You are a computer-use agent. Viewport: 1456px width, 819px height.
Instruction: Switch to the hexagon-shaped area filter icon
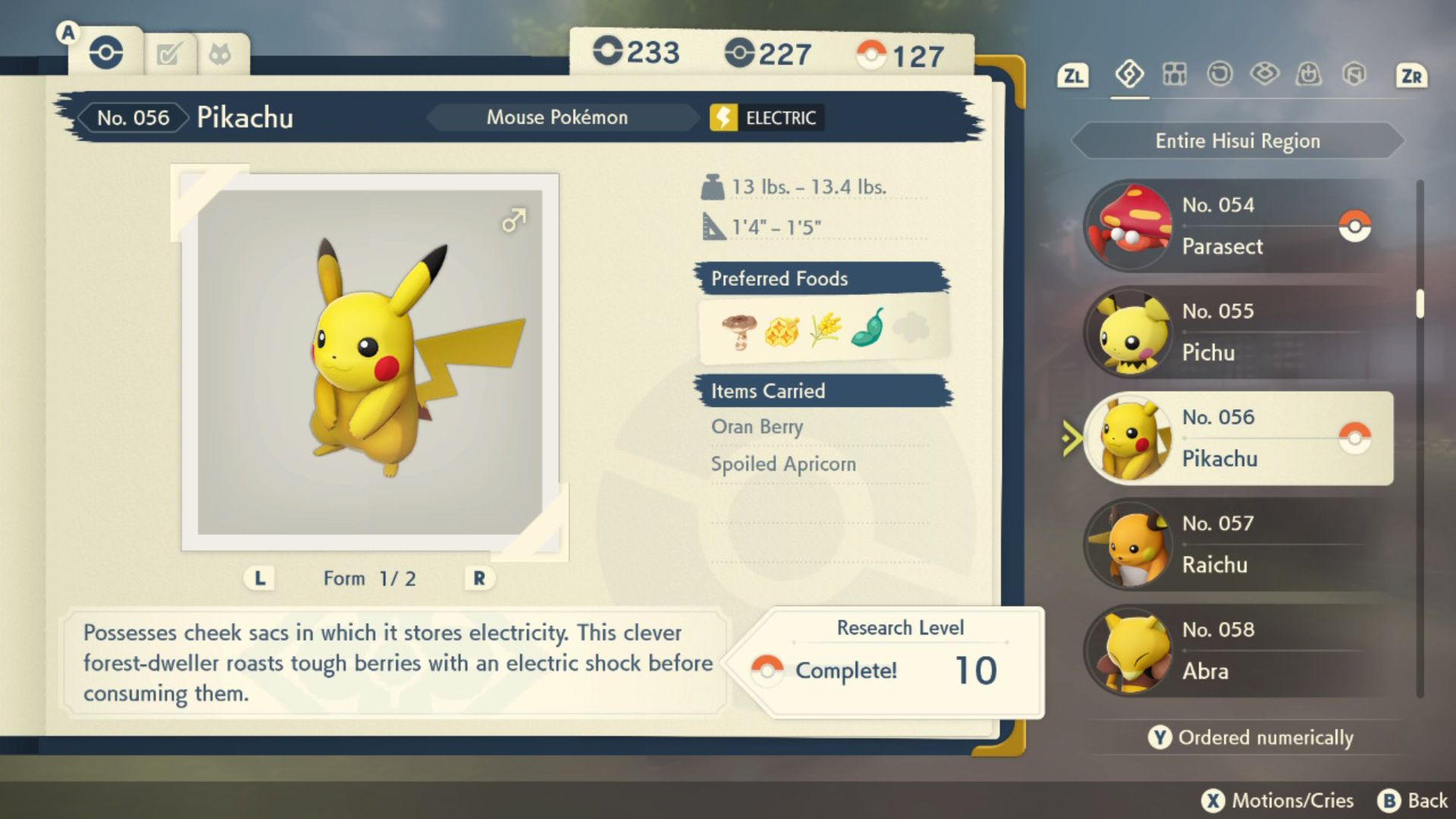tap(1354, 74)
